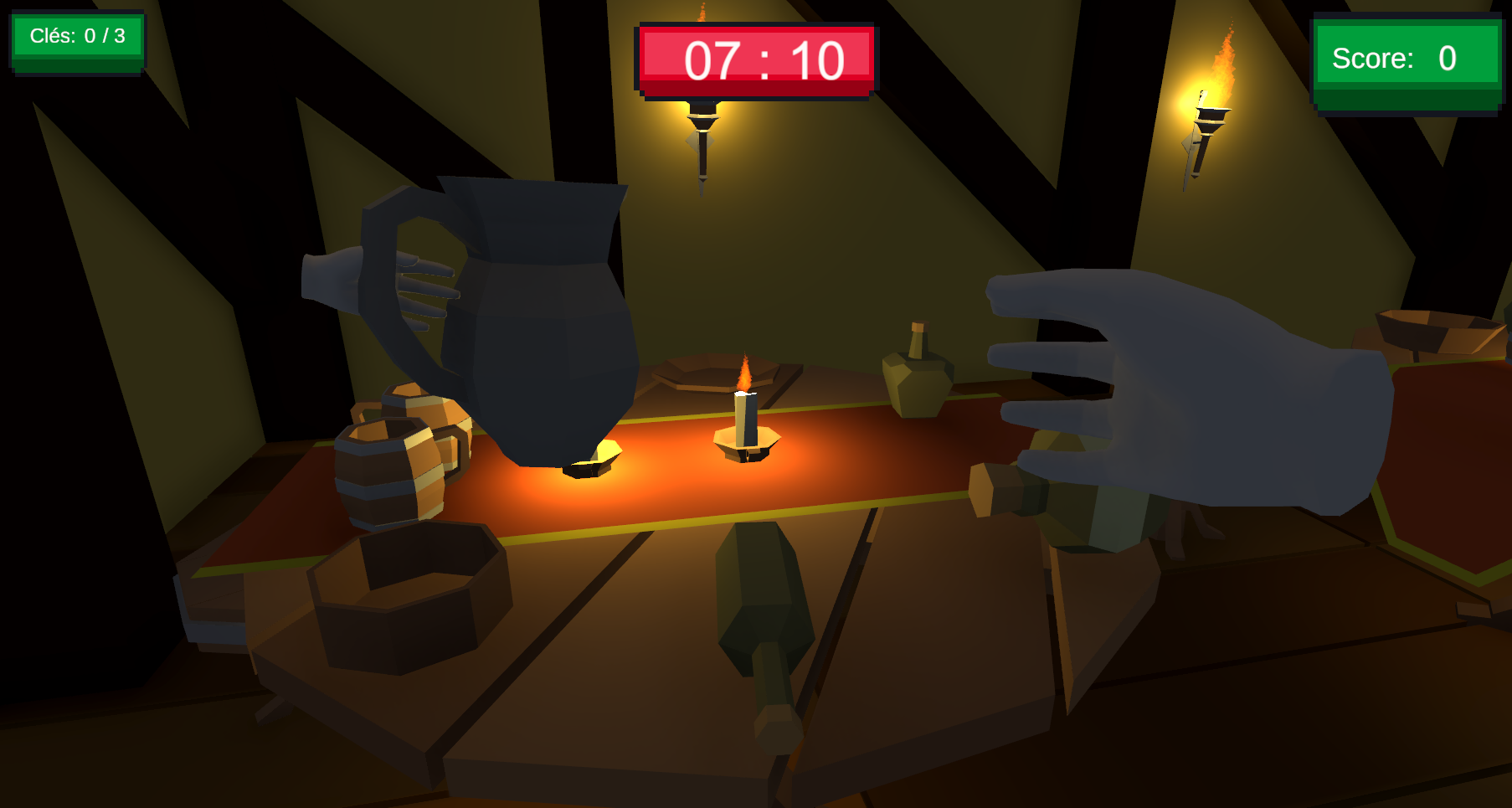Click the Score label text
Screen dimensions: 1512x808
[x=1373, y=58]
